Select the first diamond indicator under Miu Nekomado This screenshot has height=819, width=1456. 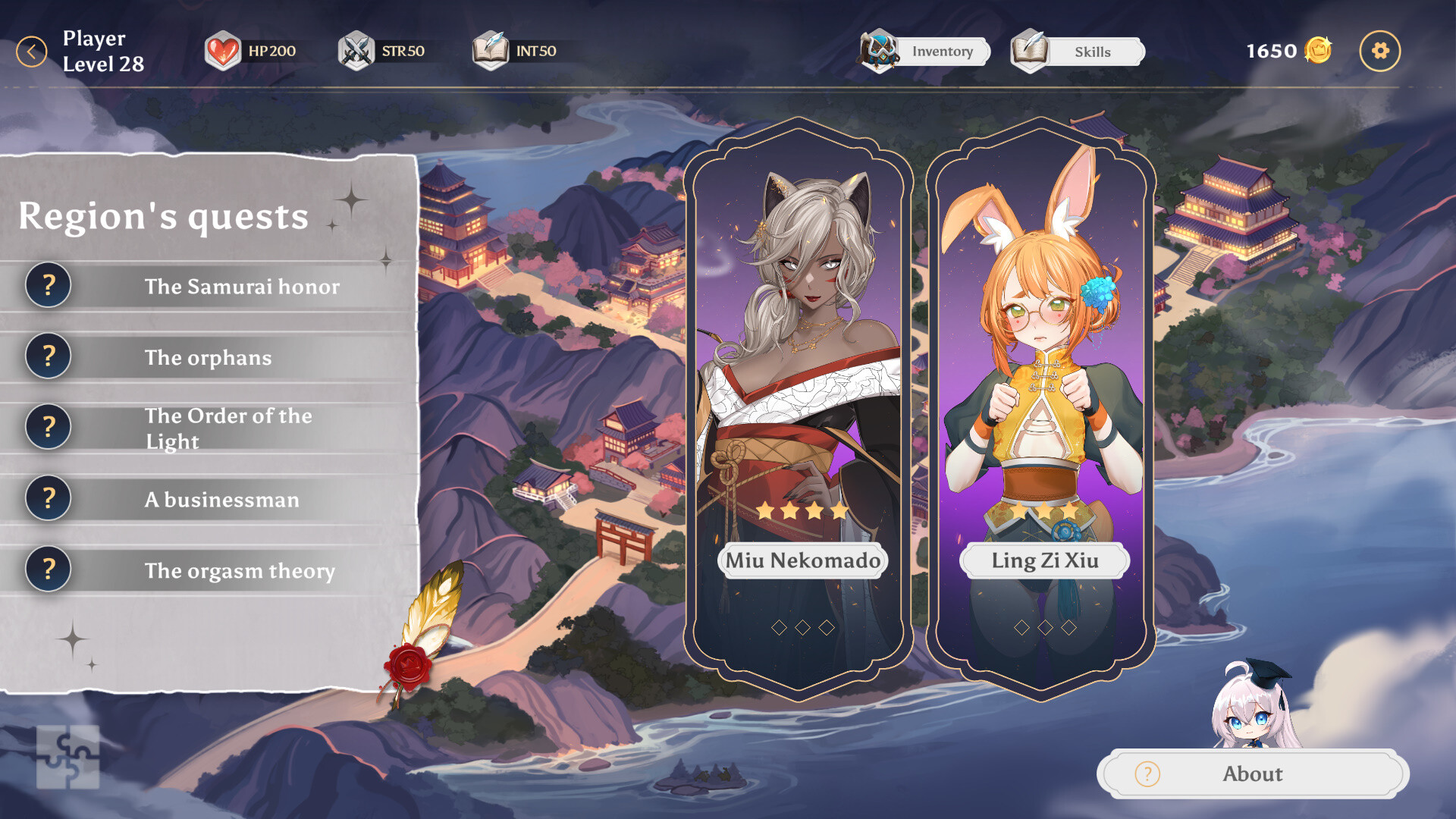778,627
